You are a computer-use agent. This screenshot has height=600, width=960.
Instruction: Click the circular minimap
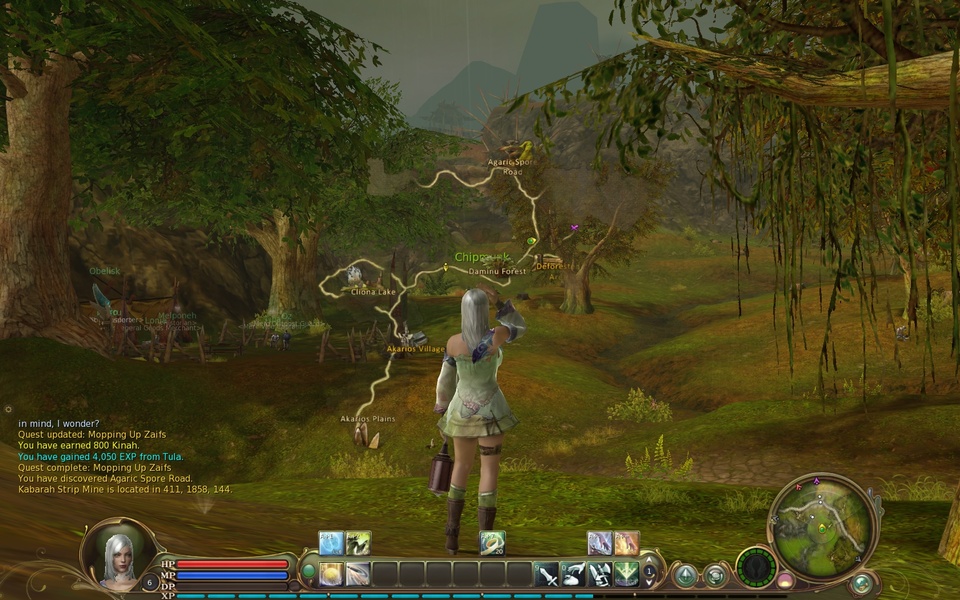(x=822, y=527)
